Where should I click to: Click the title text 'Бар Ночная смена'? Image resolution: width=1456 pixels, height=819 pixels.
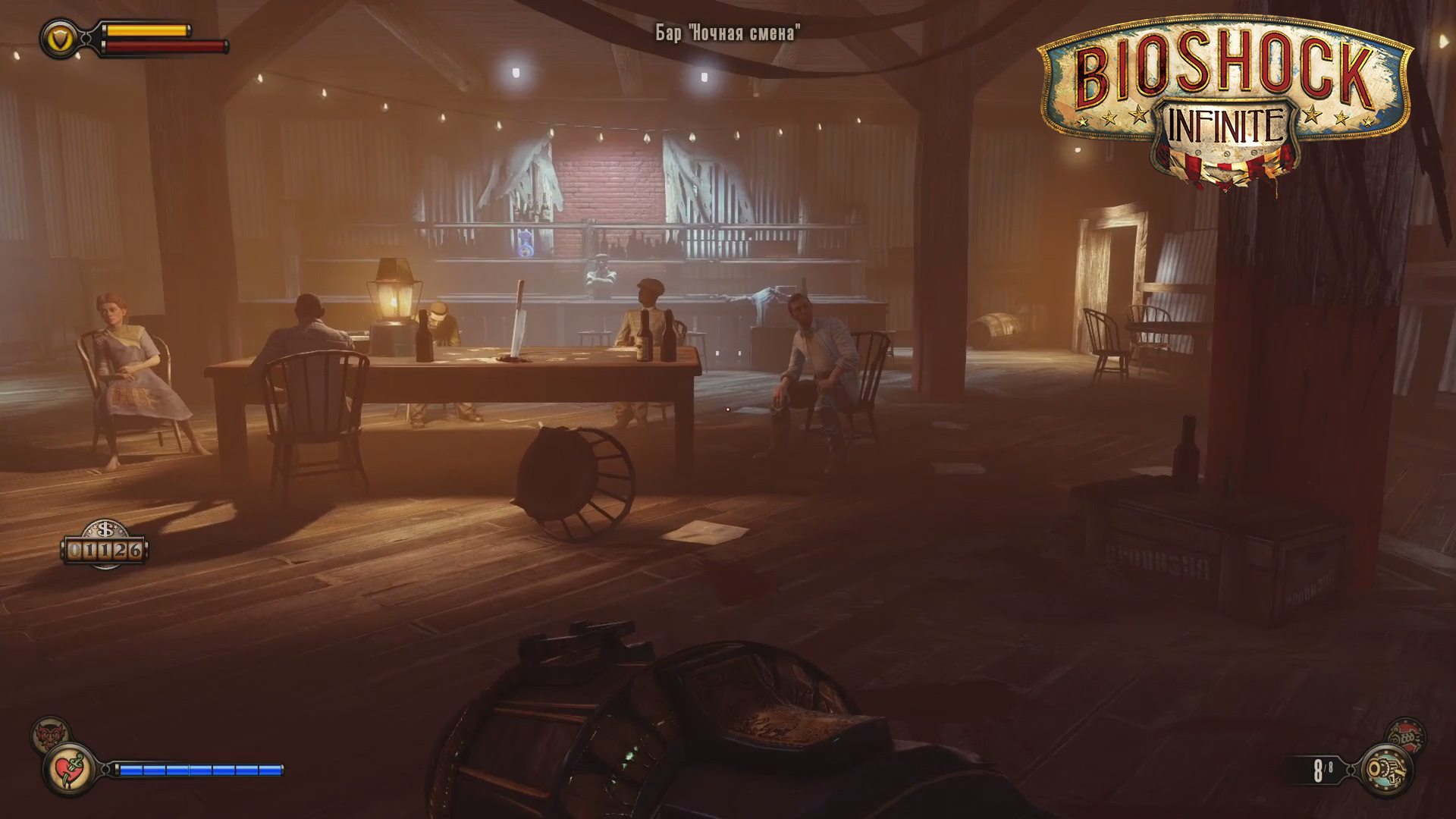(727, 33)
